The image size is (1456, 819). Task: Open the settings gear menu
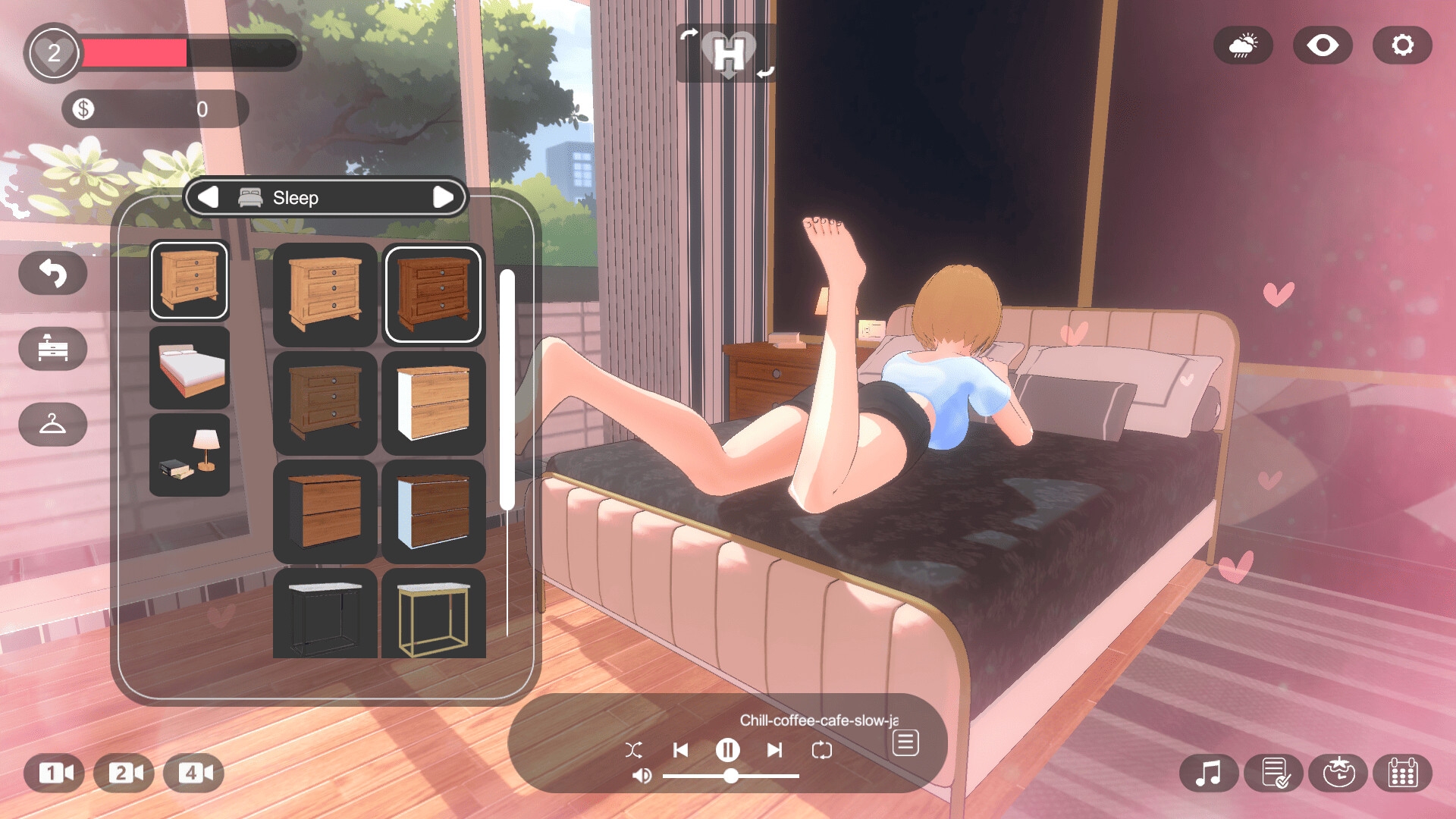click(1401, 45)
